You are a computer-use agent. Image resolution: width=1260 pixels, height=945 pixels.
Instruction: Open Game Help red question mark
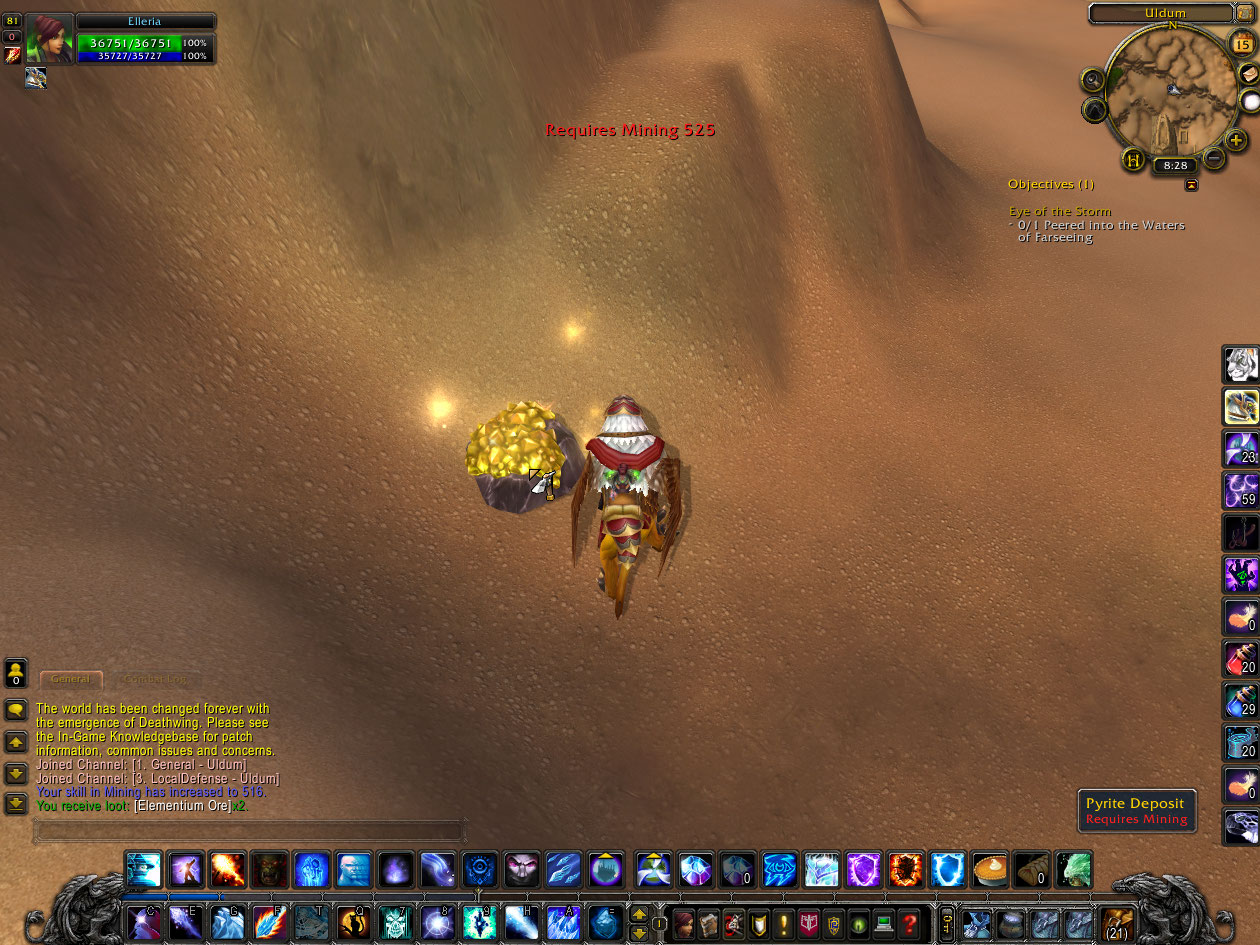pyautogui.click(x=908, y=923)
